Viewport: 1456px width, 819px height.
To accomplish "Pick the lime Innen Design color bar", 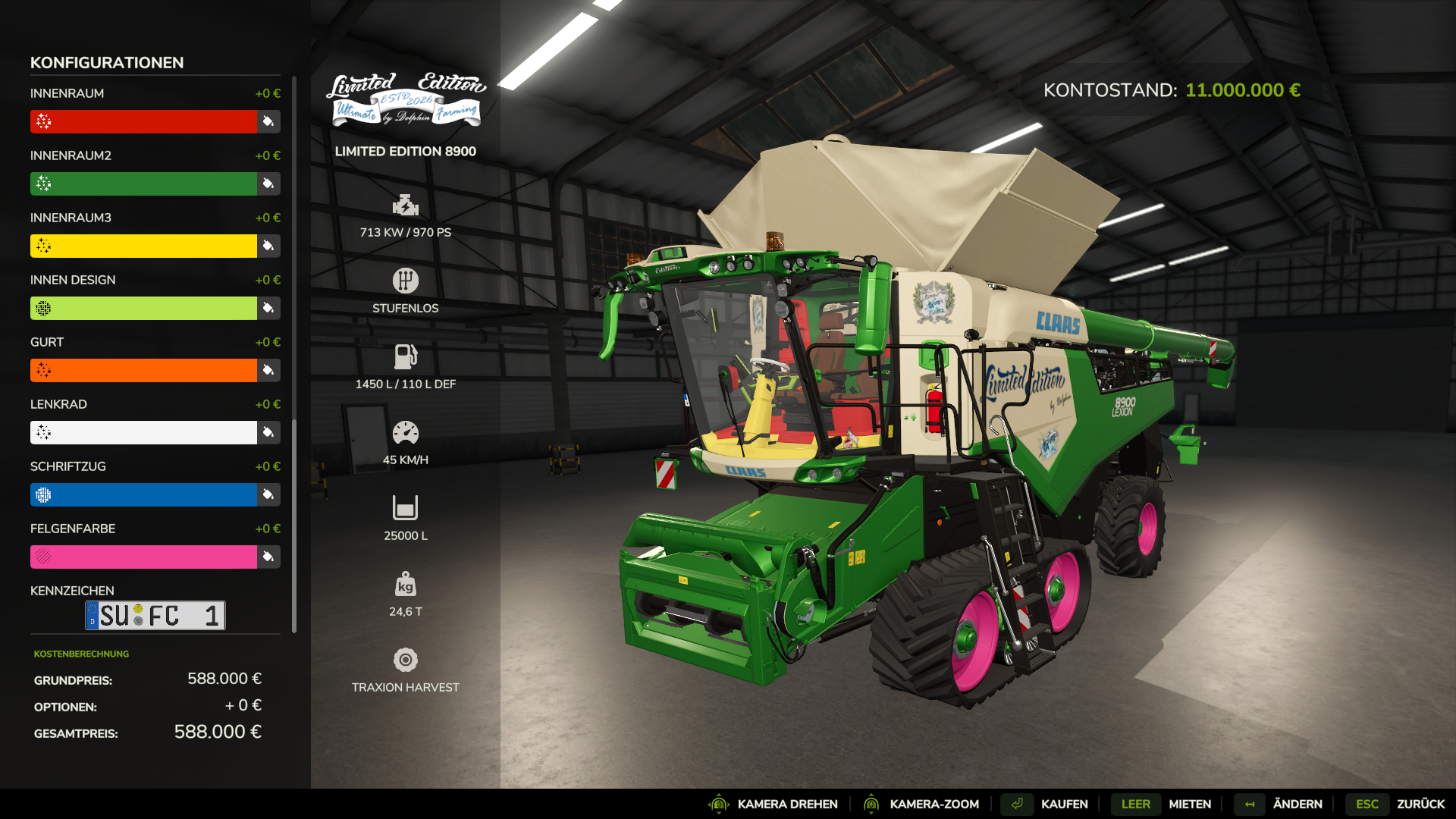I will [x=144, y=308].
